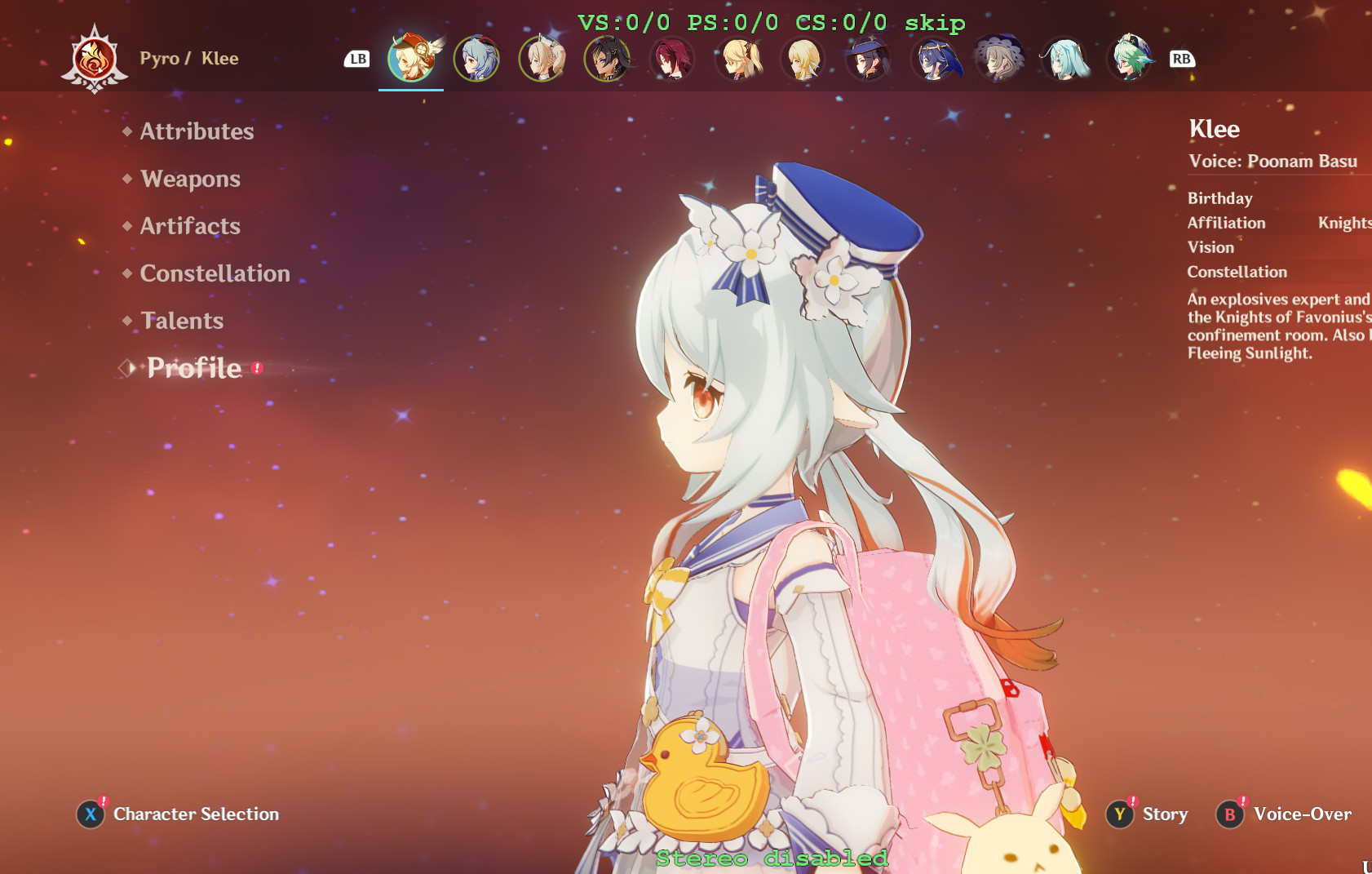Open the Attributes section
The image size is (1372, 874).
196,131
